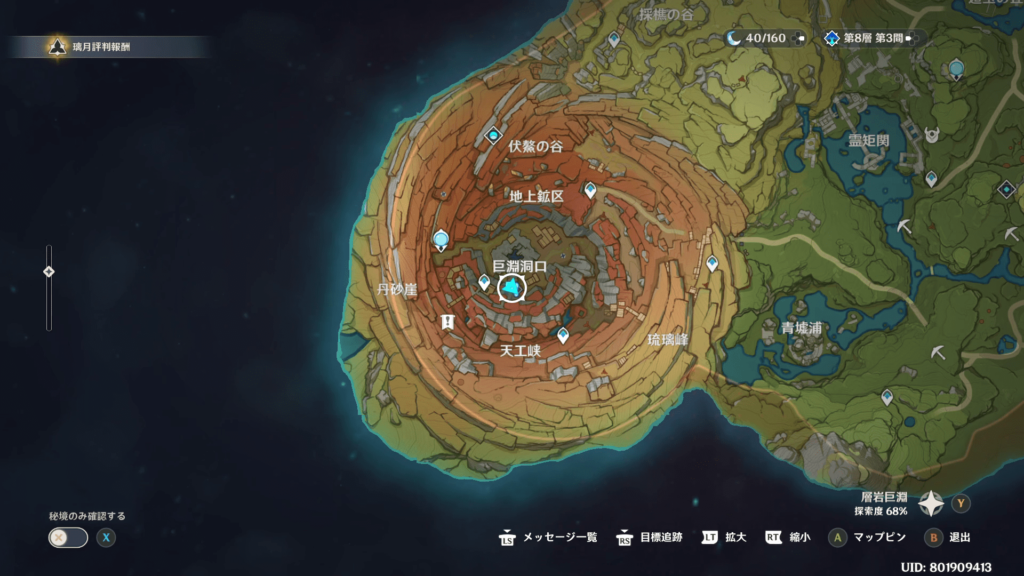The width and height of the screenshot is (1024, 576).
Task: Select the teleport waypoint near 採樵の谷
Action: coord(613,38)
